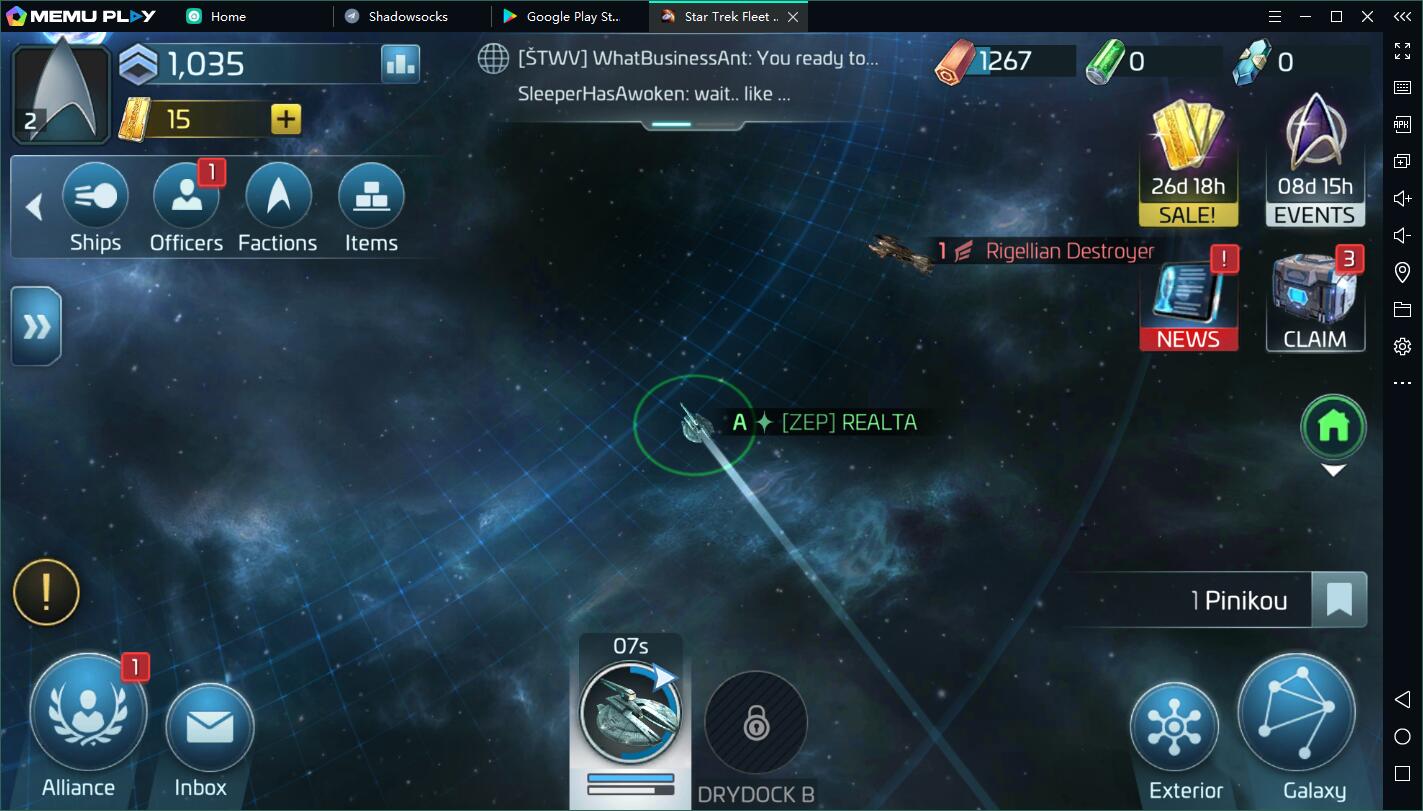The image size is (1423, 811).
Task: View the power ranking chart icon
Action: tap(400, 64)
